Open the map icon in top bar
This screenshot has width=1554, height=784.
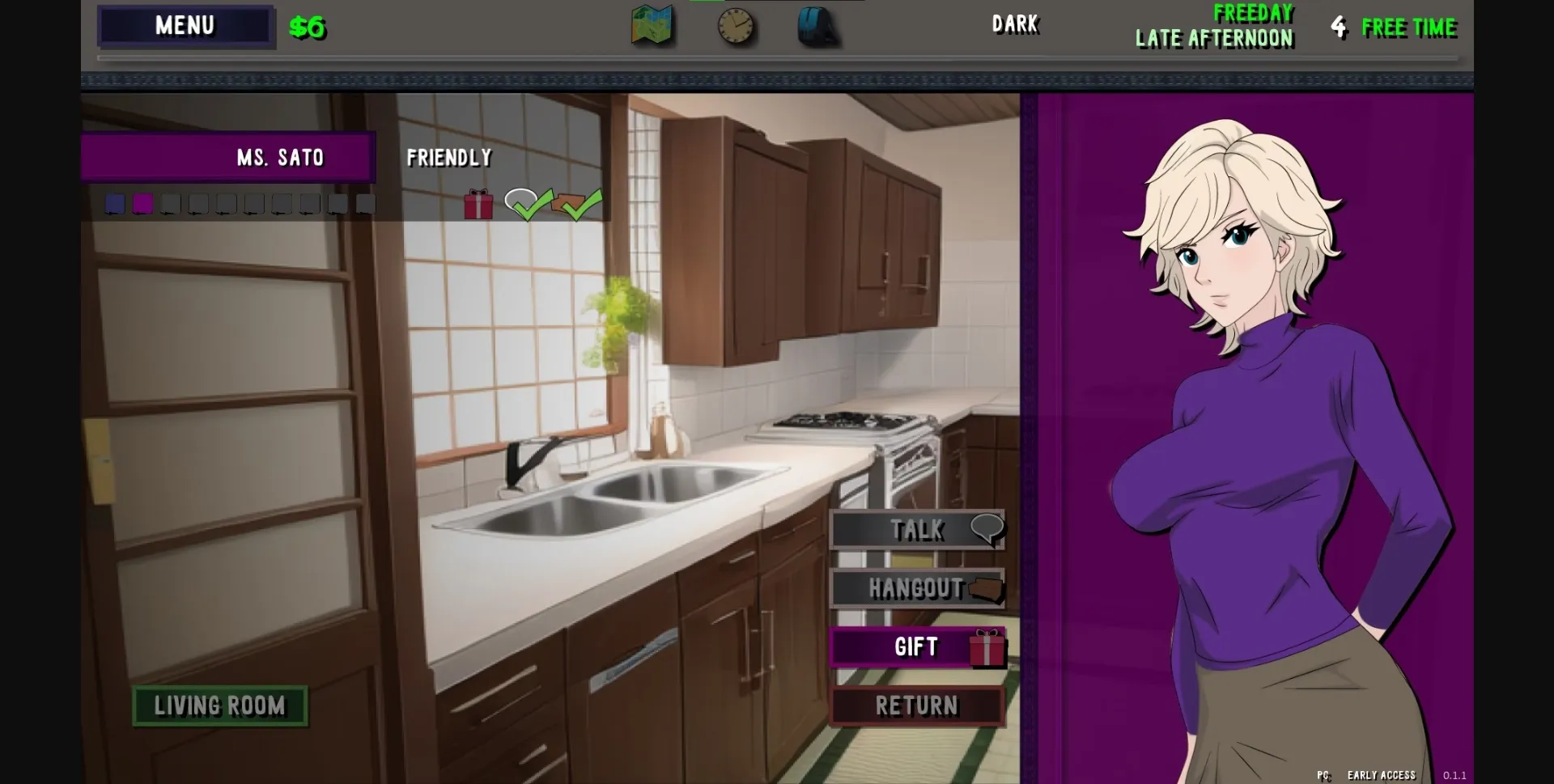(x=652, y=25)
